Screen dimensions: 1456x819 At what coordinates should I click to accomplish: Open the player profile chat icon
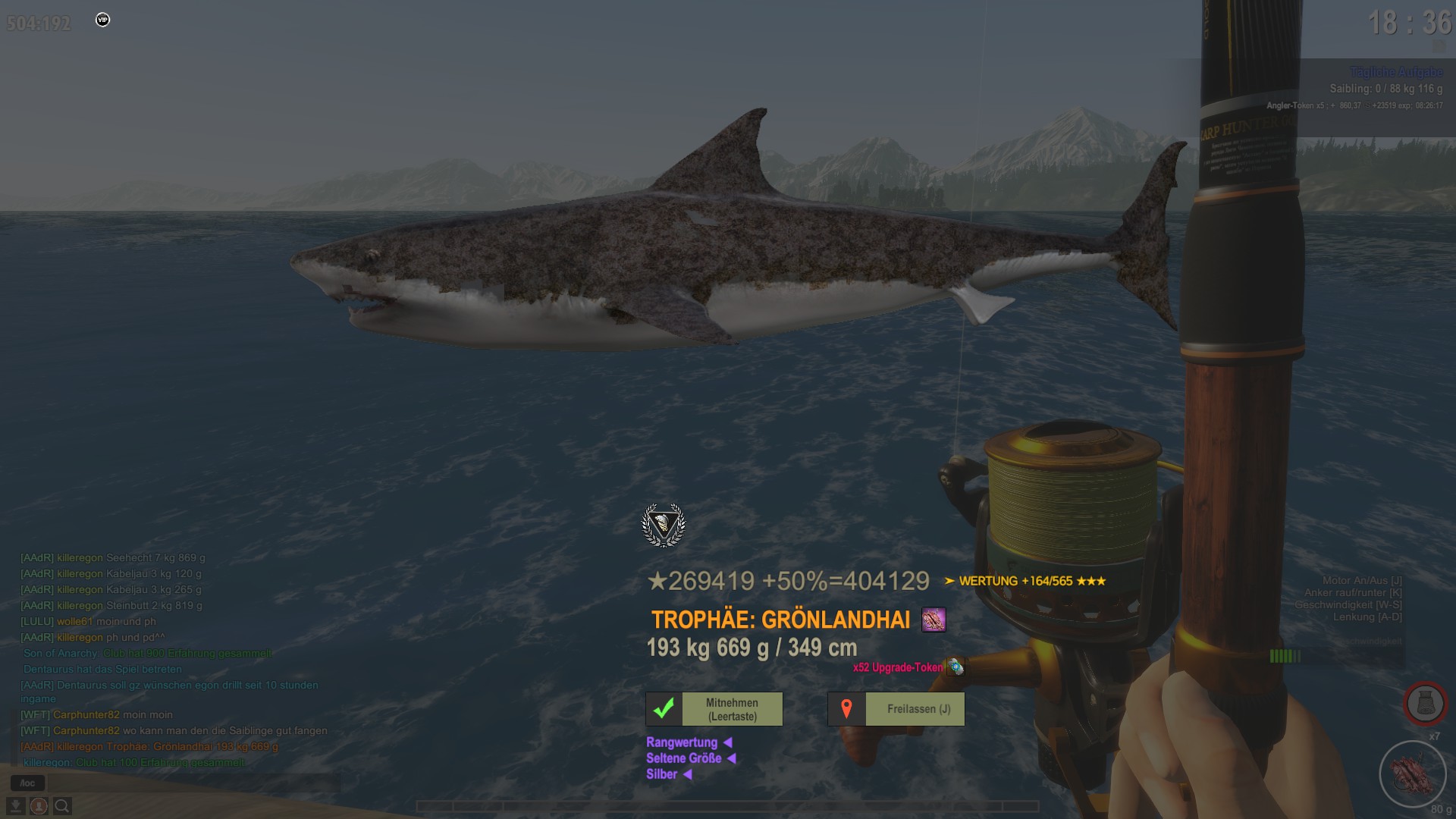click(x=39, y=806)
